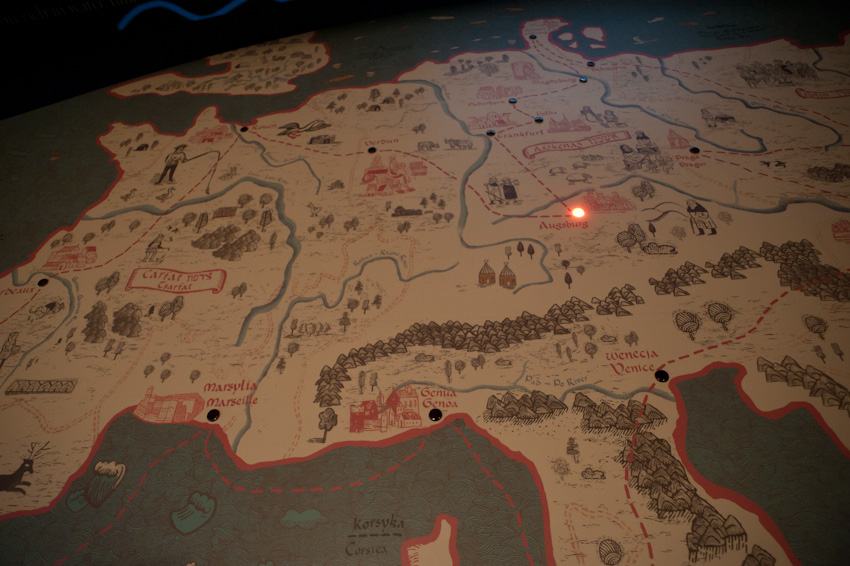Select the glowing Augsburg marker
The width and height of the screenshot is (850, 566).
(x=577, y=212)
